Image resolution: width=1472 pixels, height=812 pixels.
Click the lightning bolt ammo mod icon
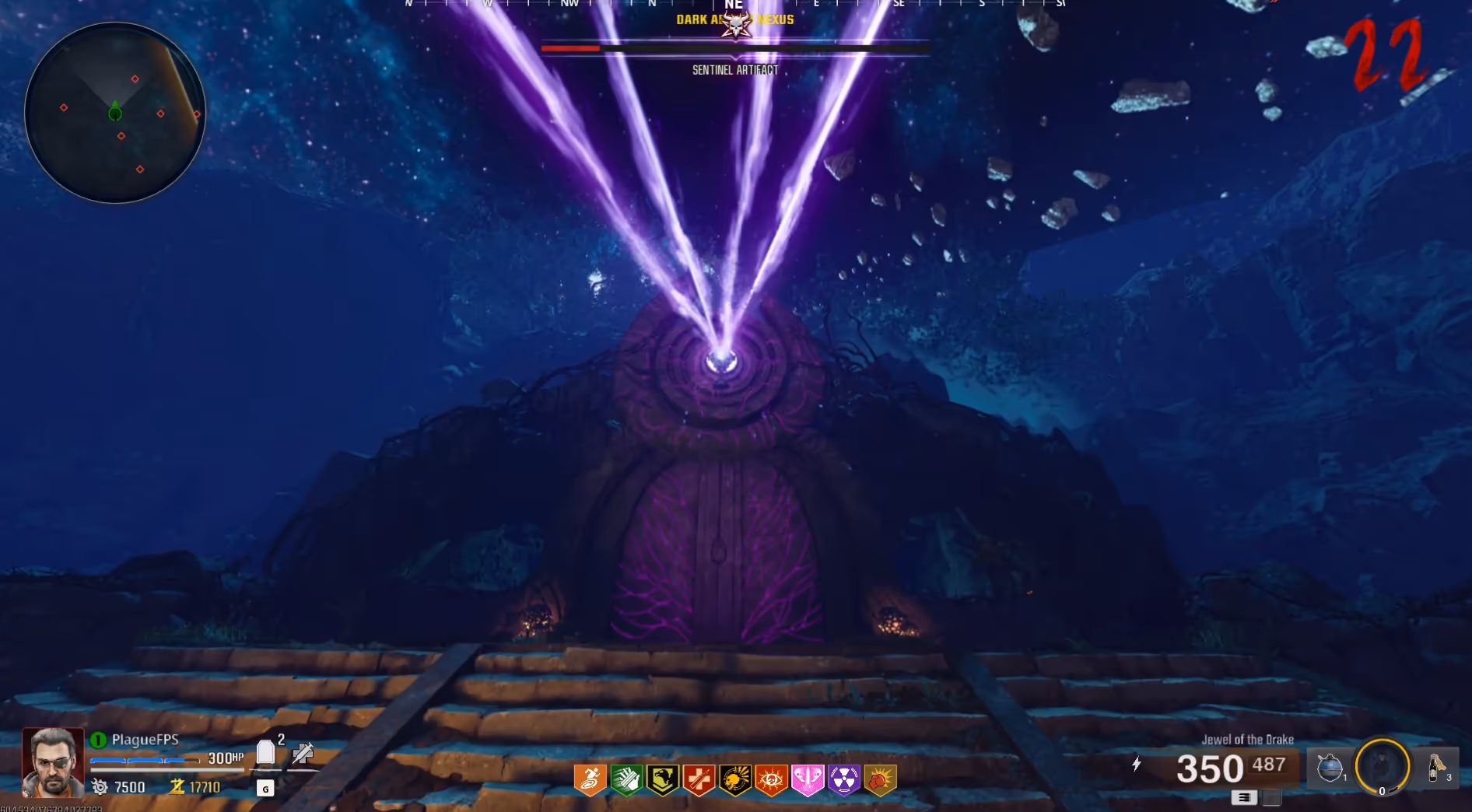pyautogui.click(x=1137, y=764)
